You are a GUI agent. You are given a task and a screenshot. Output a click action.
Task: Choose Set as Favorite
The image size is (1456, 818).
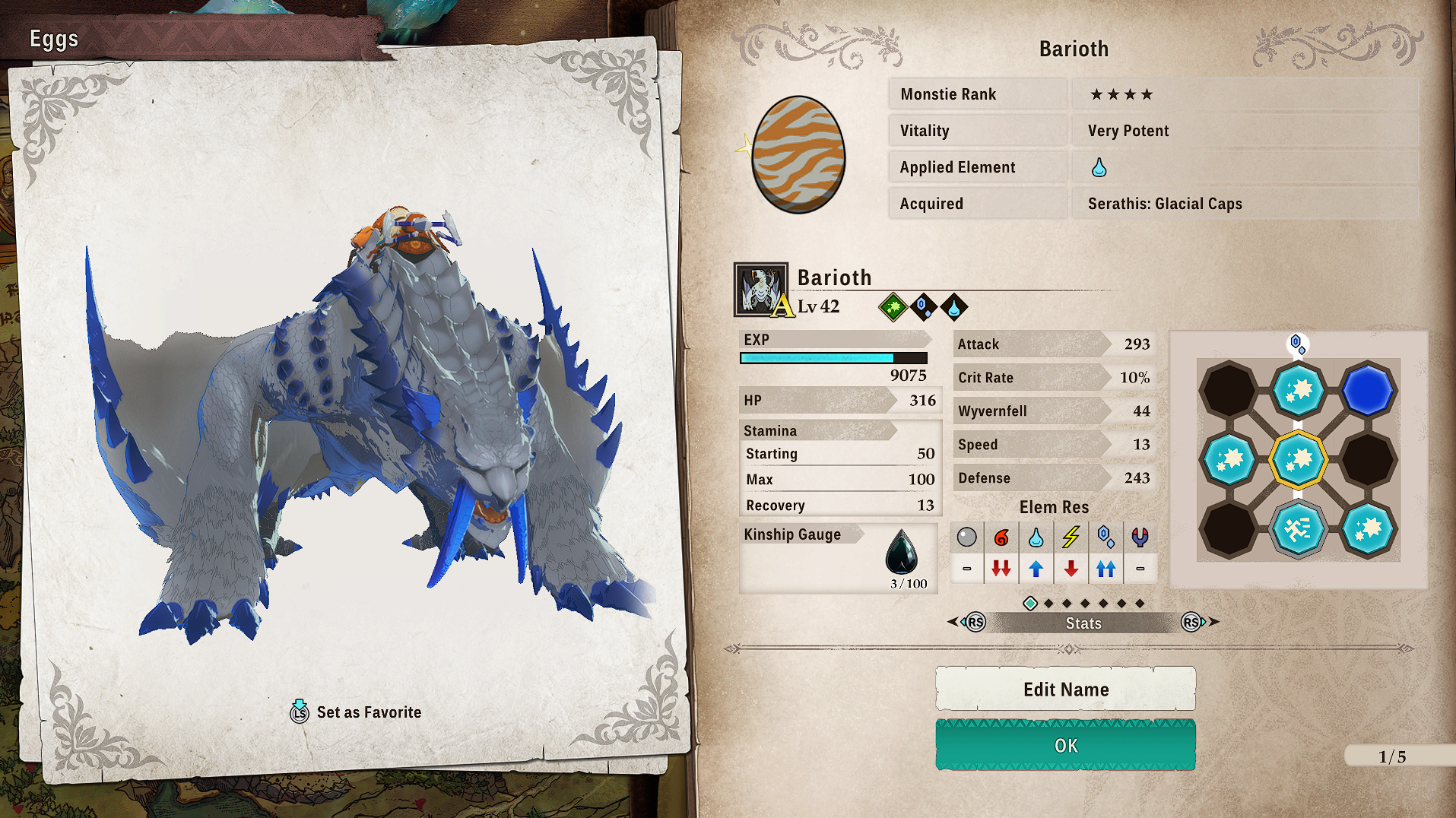(x=356, y=712)
